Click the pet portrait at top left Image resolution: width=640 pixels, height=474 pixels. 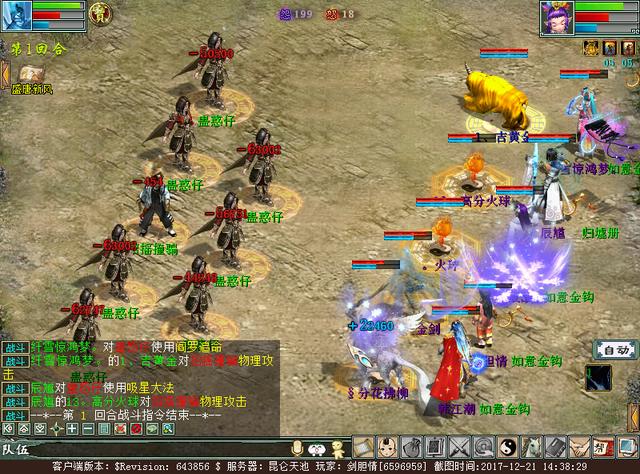(x=17, y=17)
